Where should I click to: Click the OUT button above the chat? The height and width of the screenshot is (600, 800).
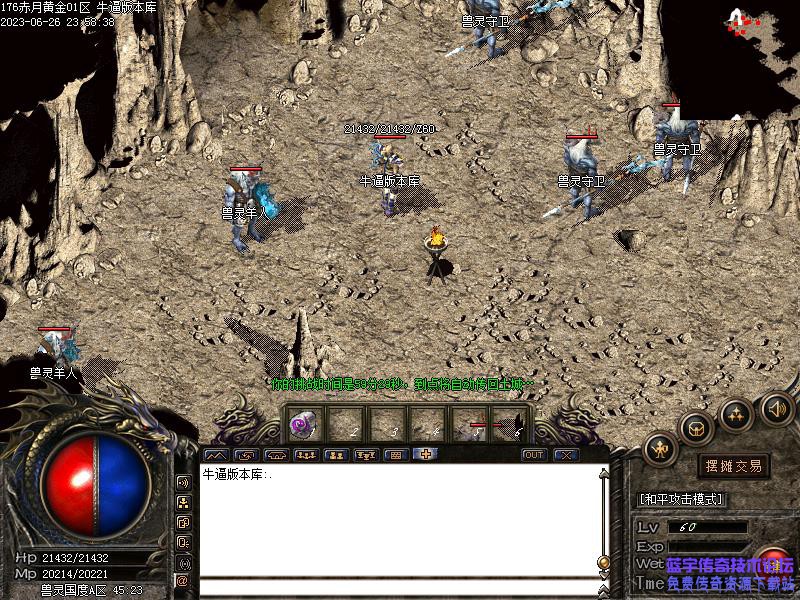(x=535, y=455)
